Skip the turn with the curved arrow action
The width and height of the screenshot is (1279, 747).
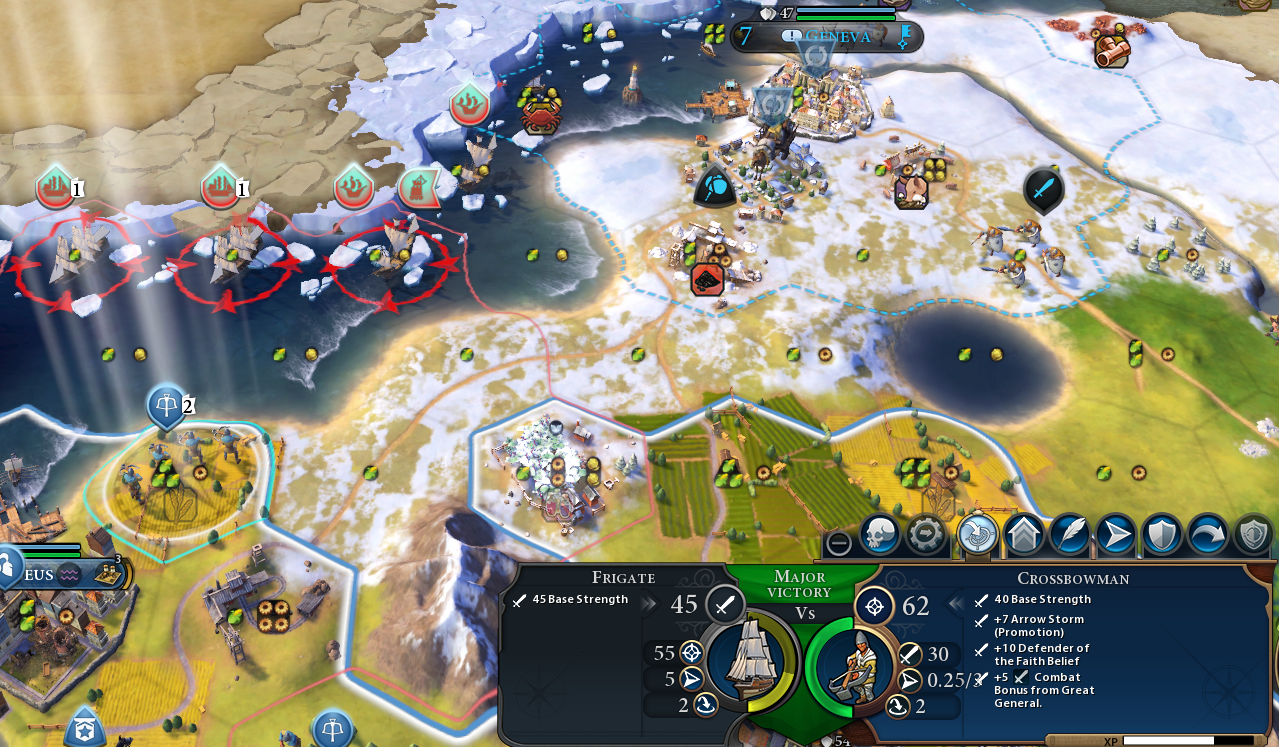click(1208, 535)
